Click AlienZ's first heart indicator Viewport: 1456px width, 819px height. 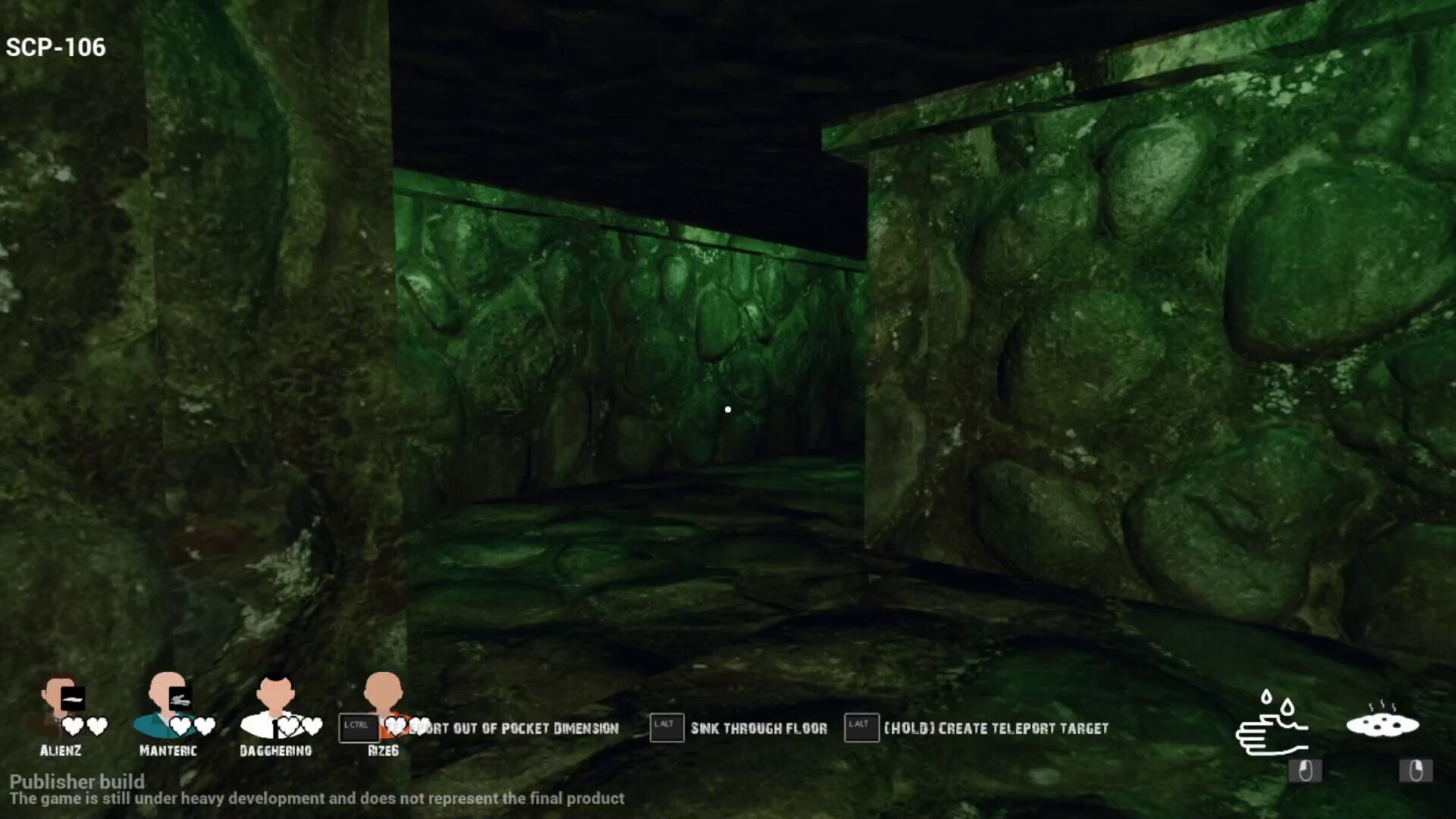(x=73, y=724)
